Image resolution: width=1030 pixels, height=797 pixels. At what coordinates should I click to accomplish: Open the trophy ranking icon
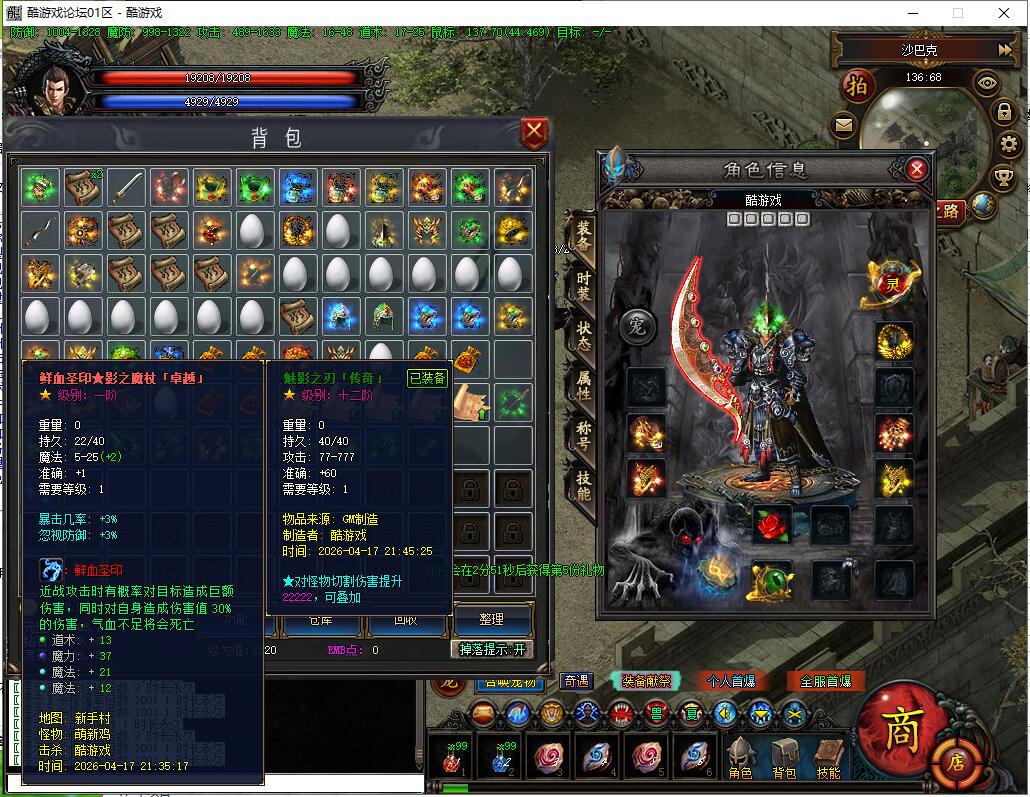coord(1003,178)
